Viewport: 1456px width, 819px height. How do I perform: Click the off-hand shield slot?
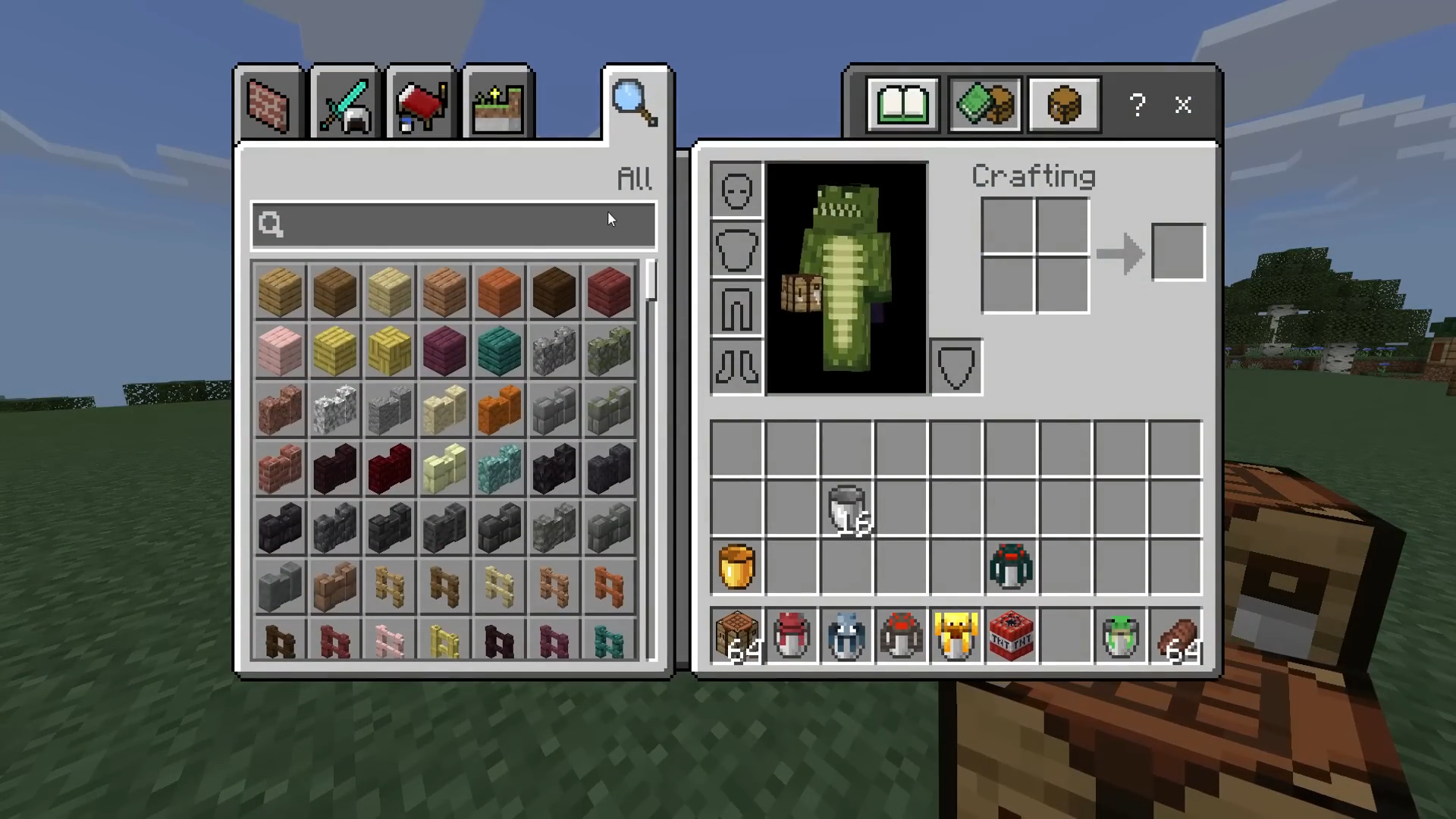tap(955, 368)
